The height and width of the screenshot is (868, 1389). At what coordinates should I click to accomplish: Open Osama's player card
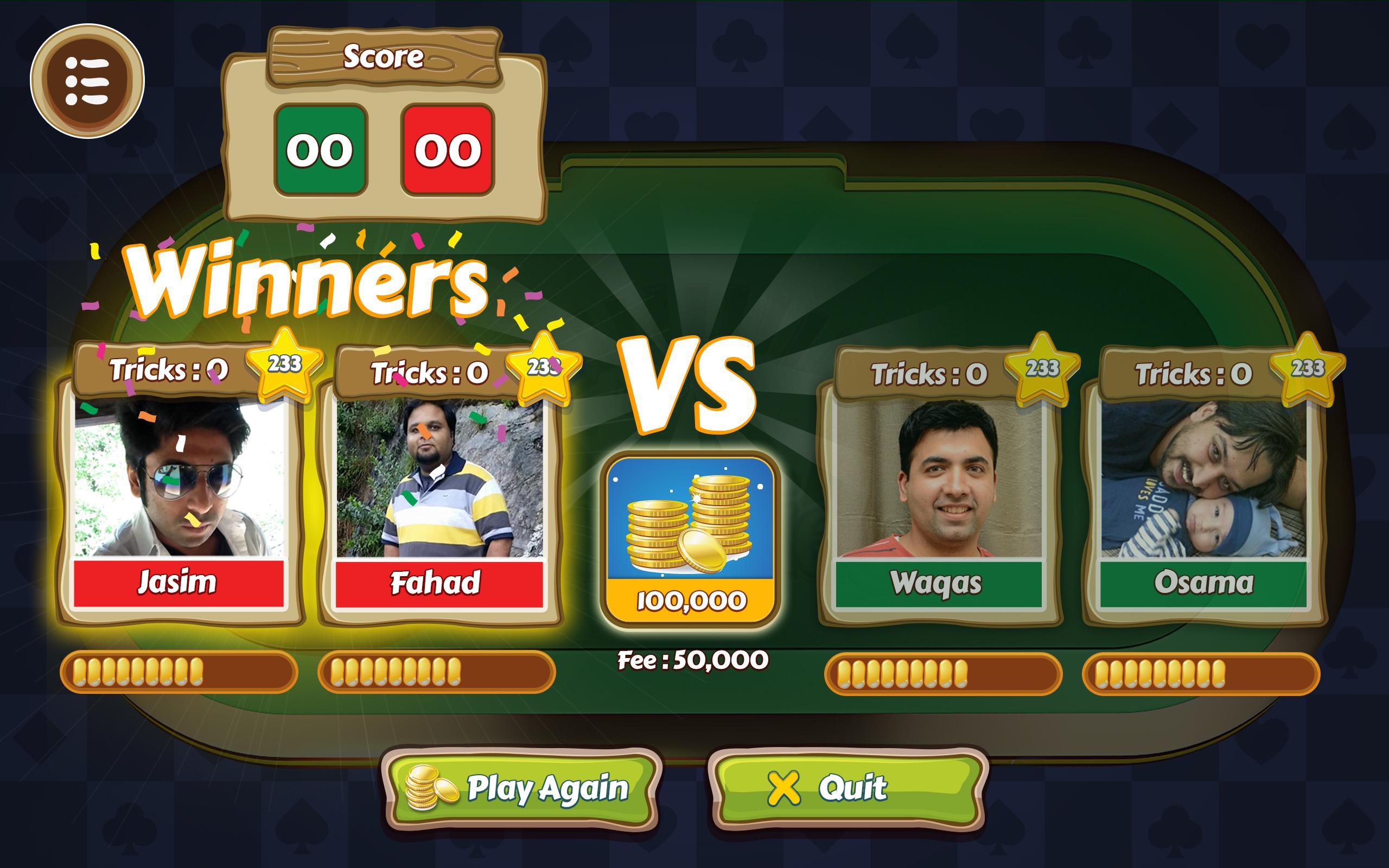tap(1203, 494)
